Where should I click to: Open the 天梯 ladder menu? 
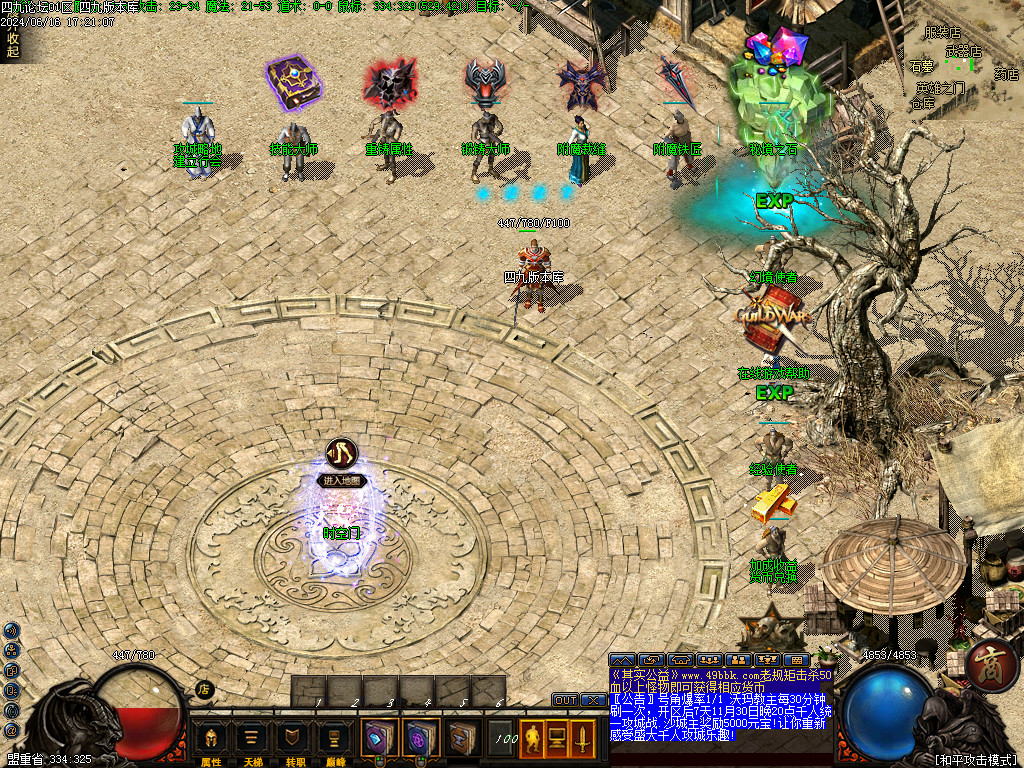[x=253, y=740]
